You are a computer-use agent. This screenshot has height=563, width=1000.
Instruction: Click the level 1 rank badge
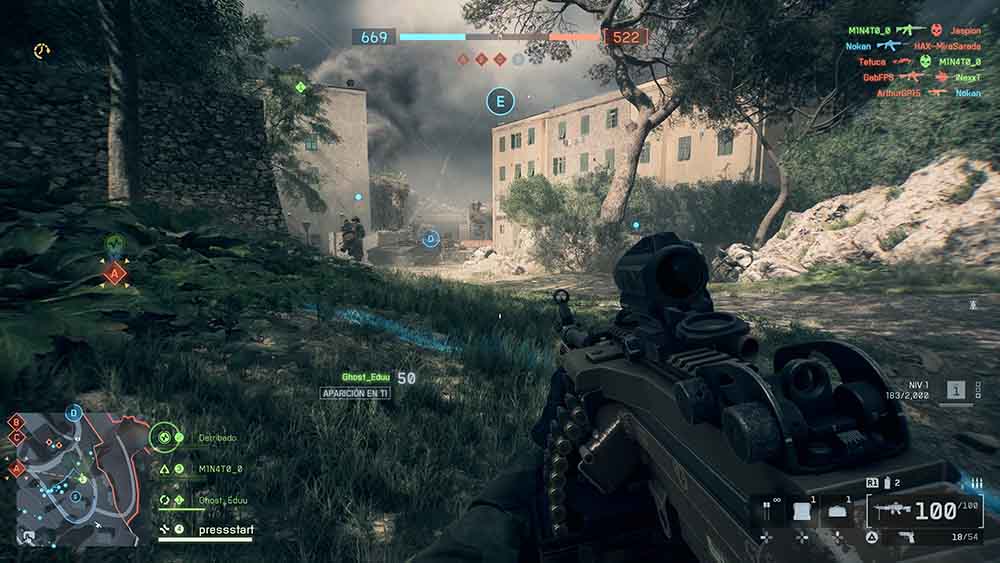pyautogui.click(x=957, y=391)
